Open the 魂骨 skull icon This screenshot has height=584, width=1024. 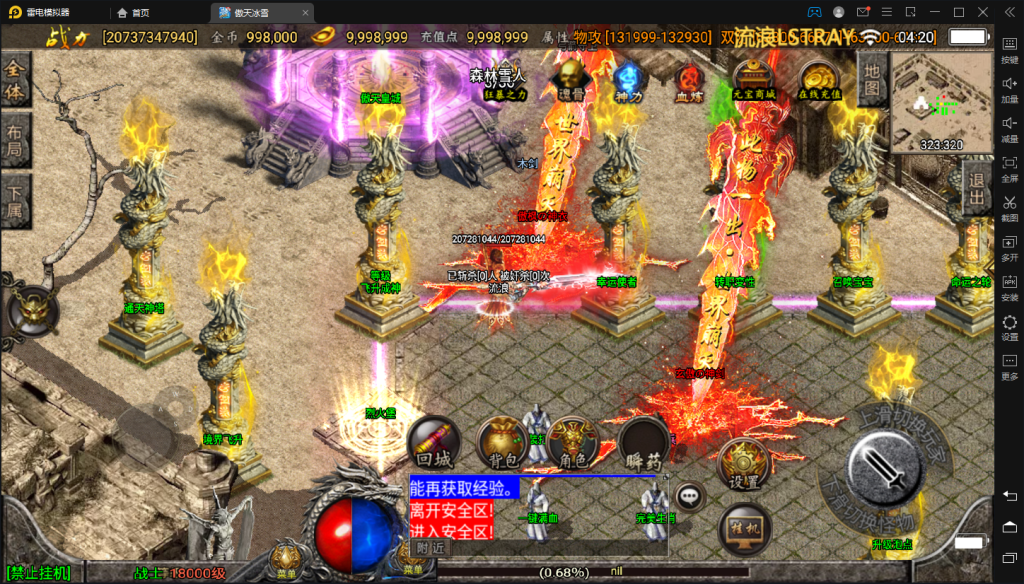[x=571, y=77]
